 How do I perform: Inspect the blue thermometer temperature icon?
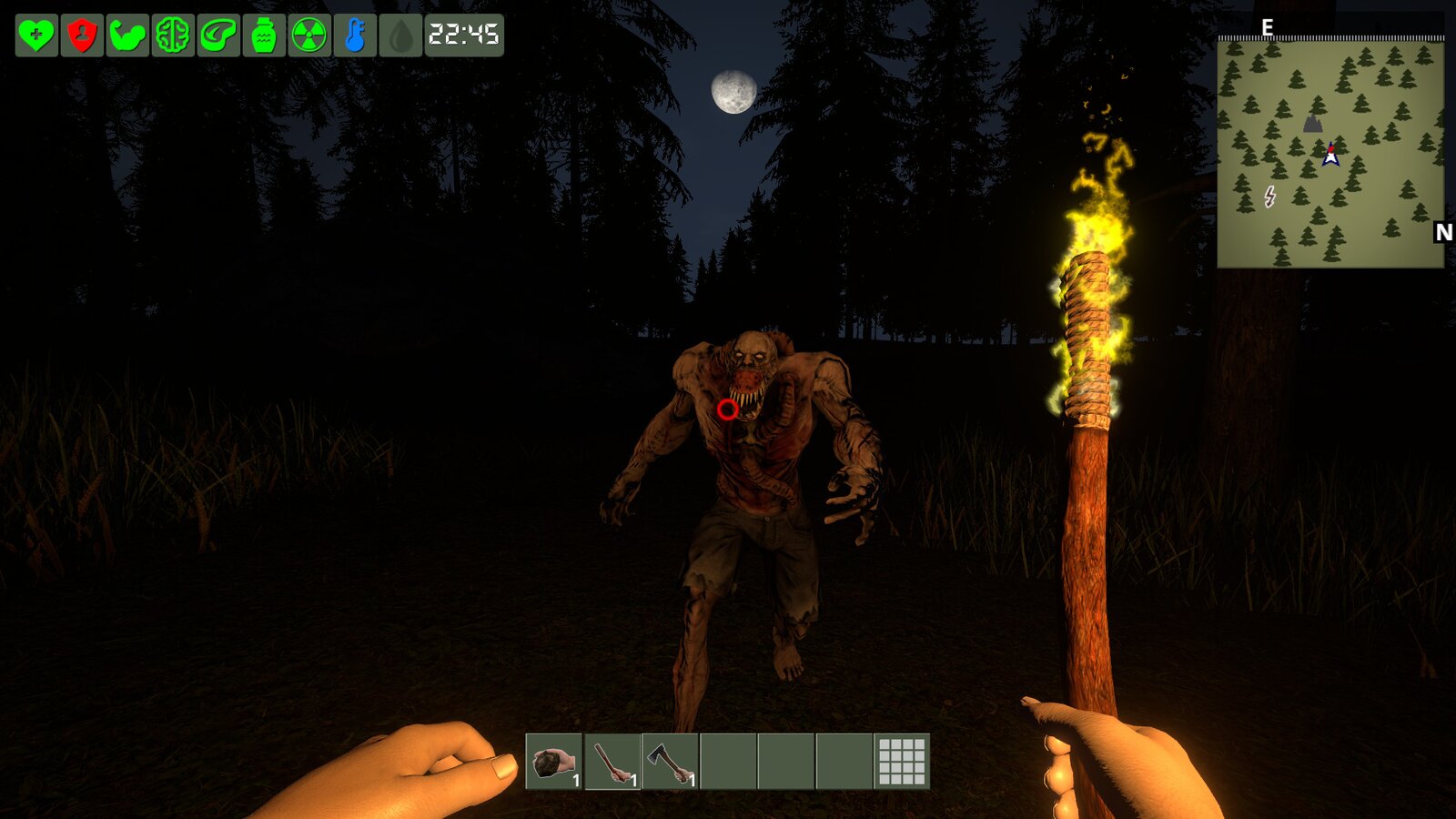[x=355, y=35]
